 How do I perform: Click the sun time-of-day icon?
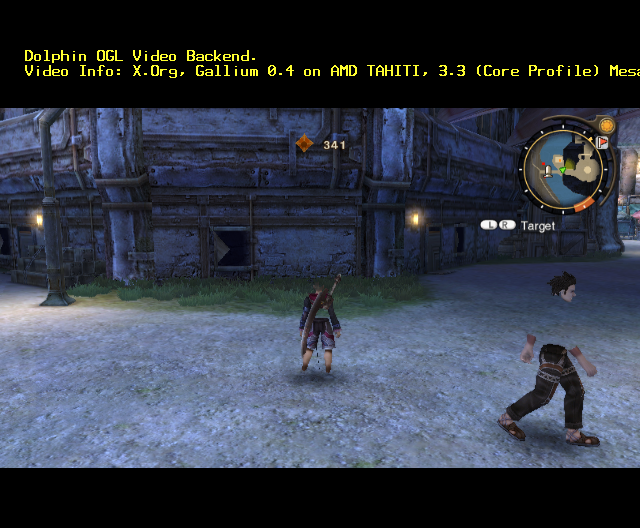coord(606,126)
